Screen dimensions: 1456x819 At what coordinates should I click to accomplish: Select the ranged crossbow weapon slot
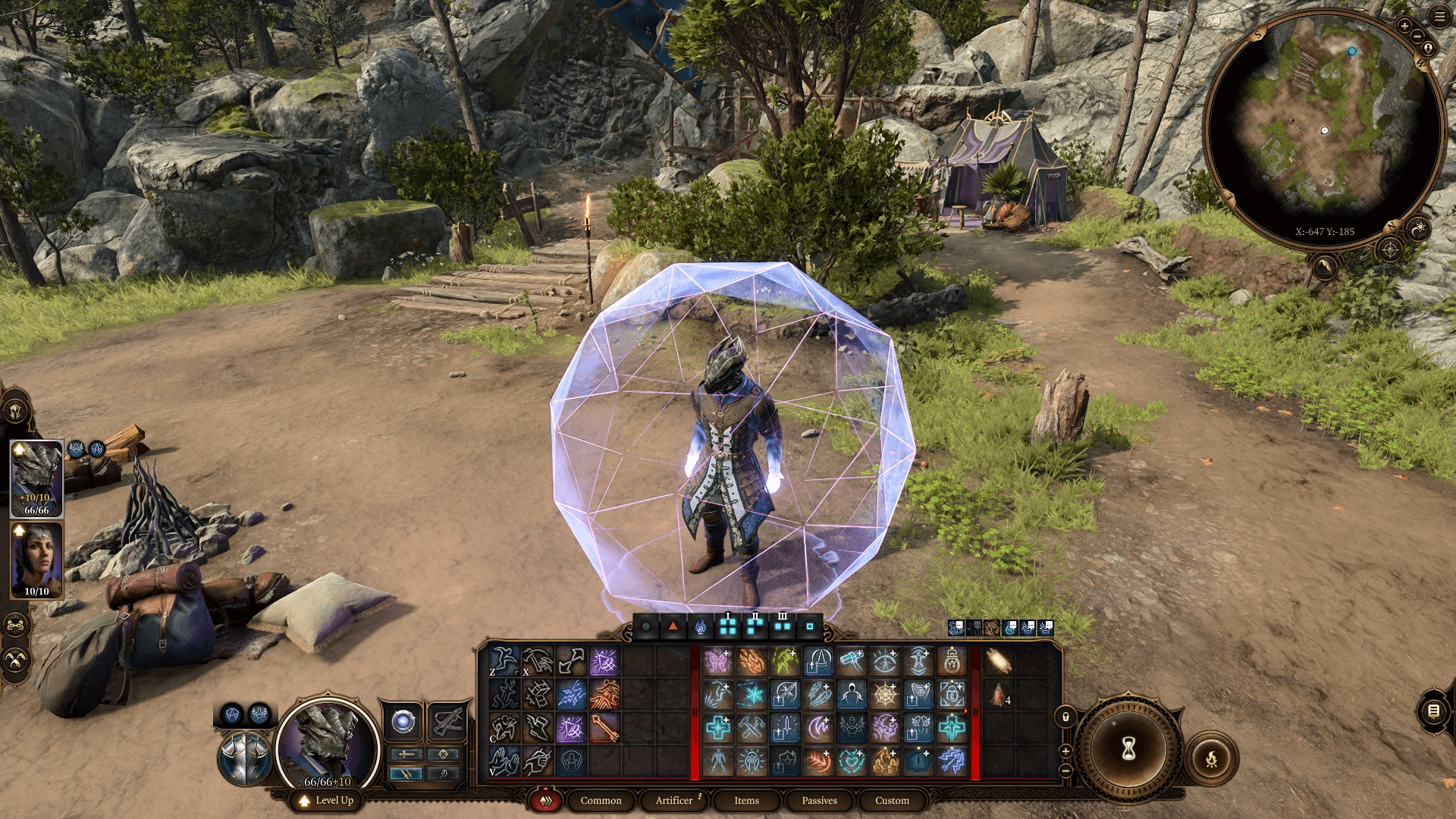(447, 723)
